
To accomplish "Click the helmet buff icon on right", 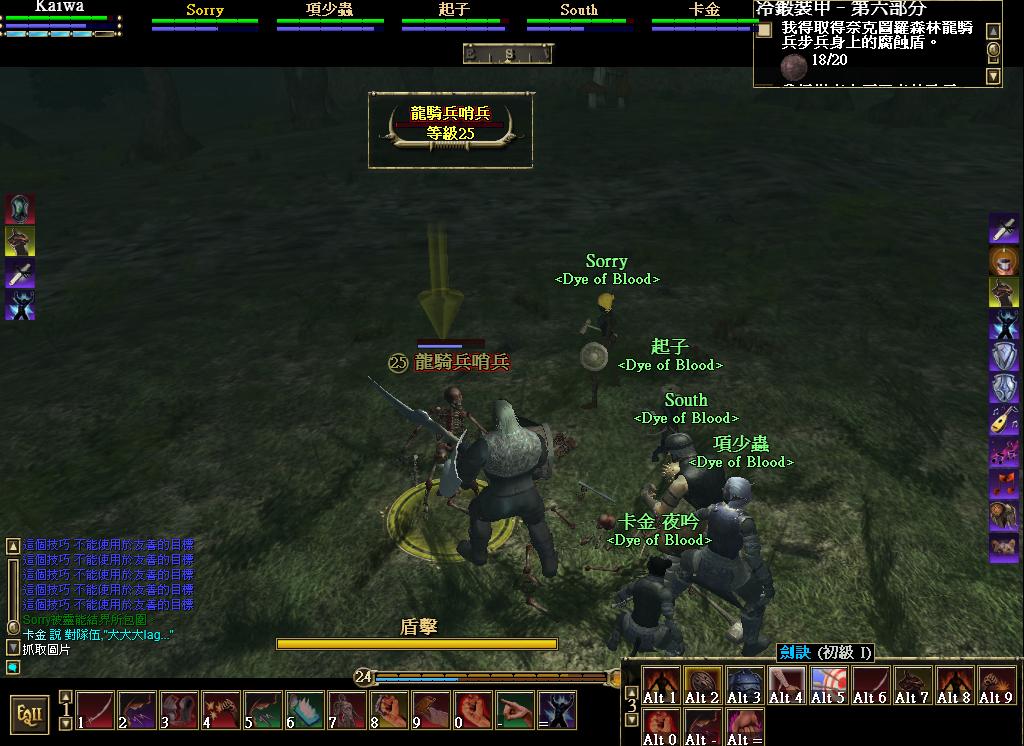I will (1004, 261).
